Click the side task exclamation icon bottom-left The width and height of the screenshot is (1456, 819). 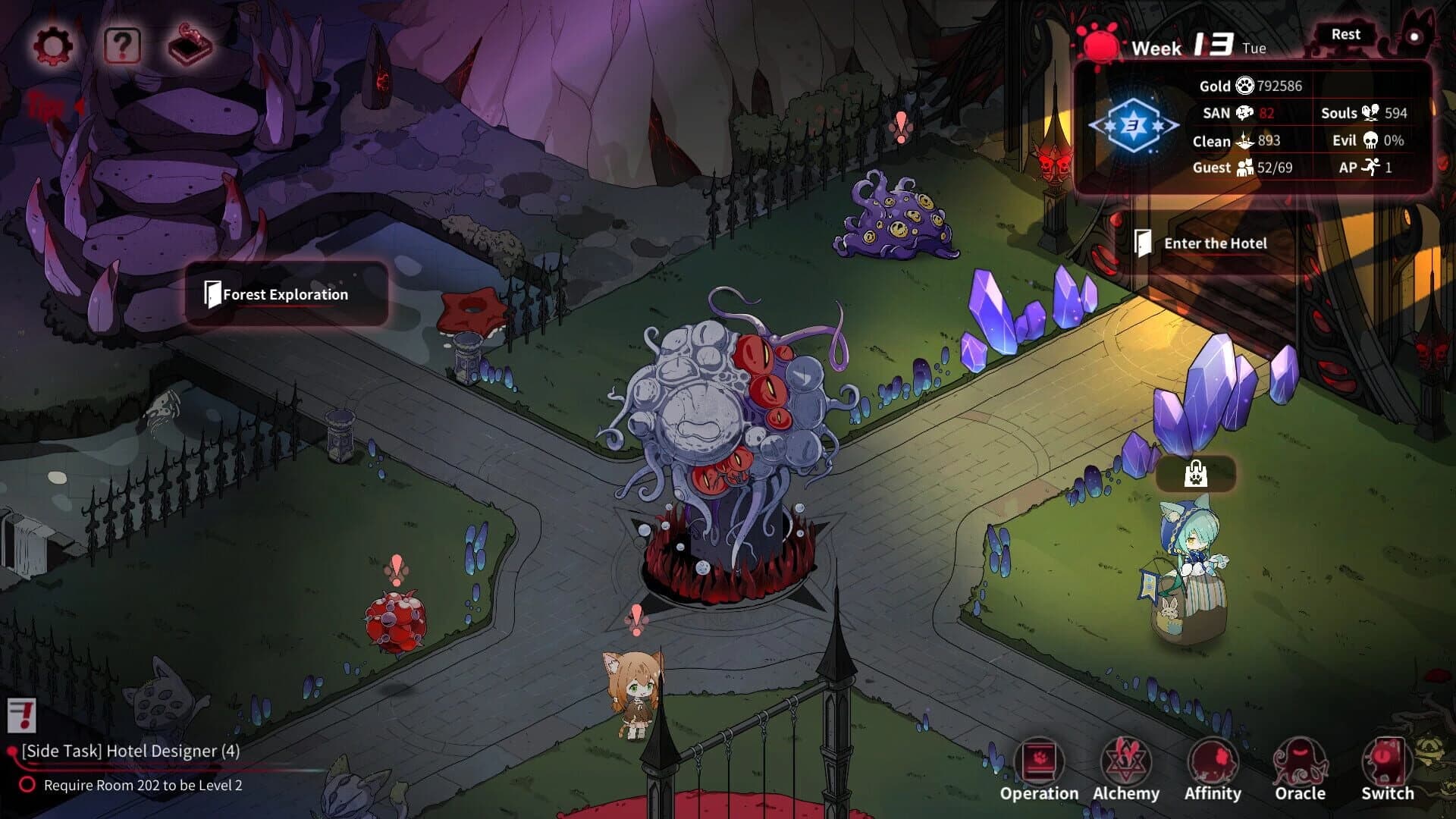pos(21,716)
